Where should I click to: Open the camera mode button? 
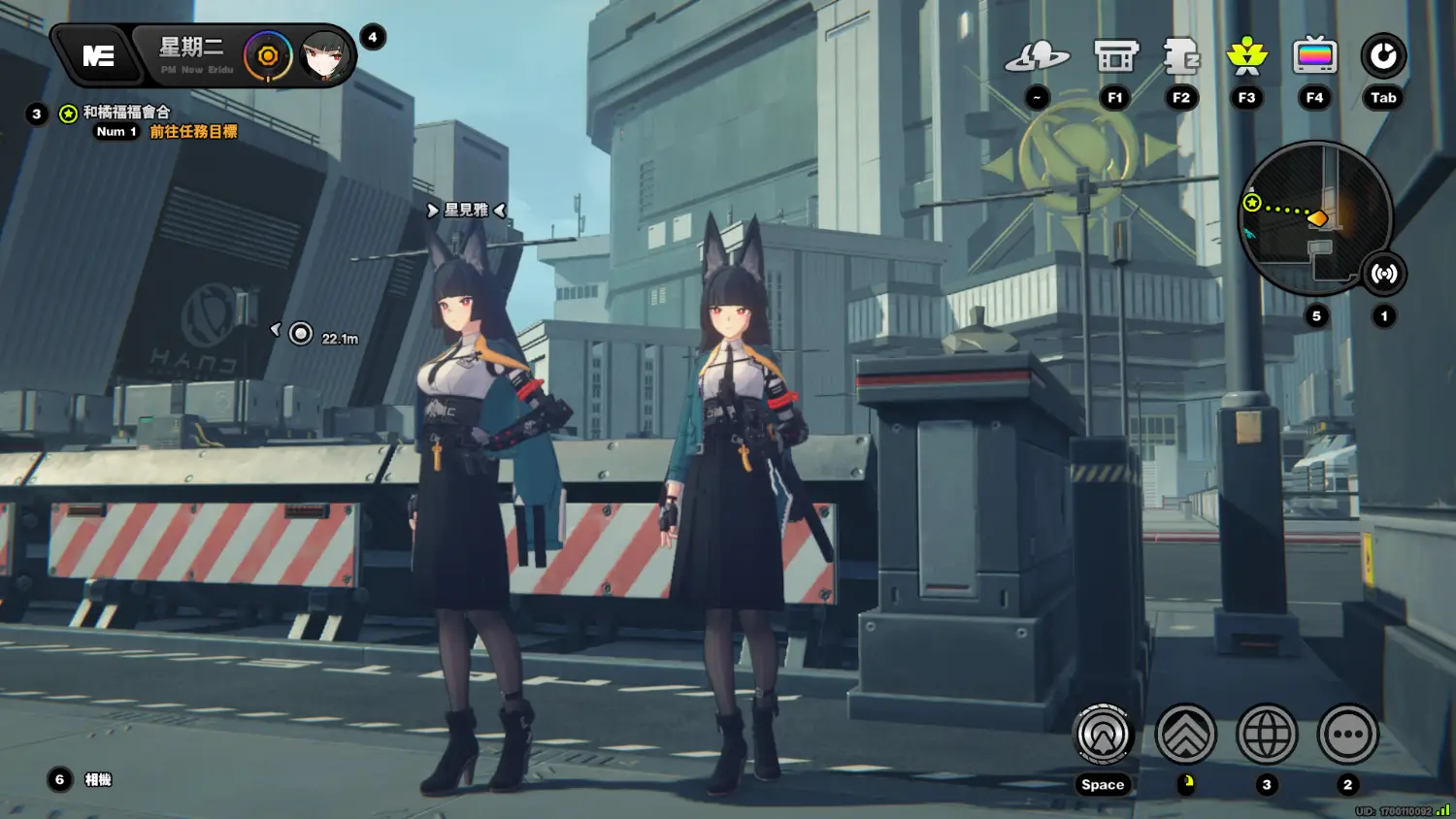click(97, 780)
